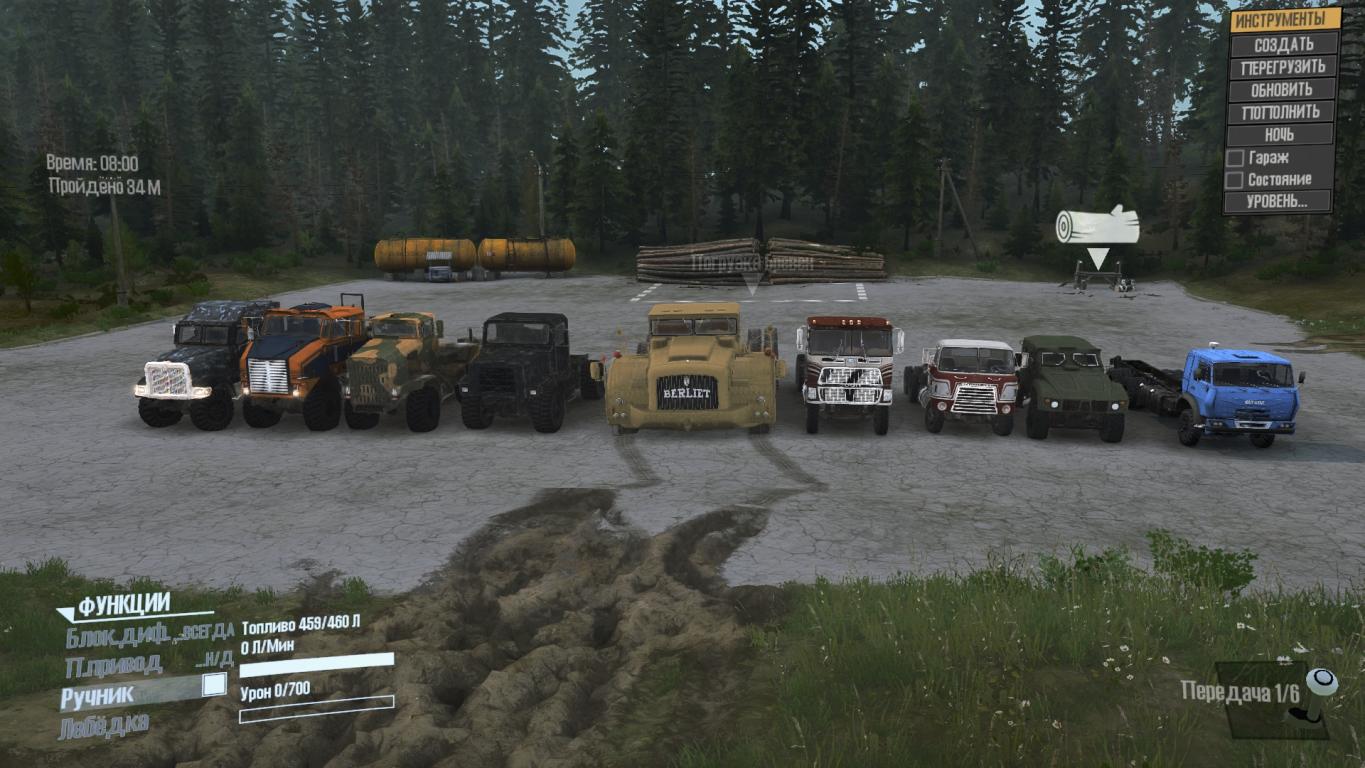Viewport: 1365px width, 768px height.
Task: Collapse the ФУНКЦИИ functions header
Action: [124, 605]
